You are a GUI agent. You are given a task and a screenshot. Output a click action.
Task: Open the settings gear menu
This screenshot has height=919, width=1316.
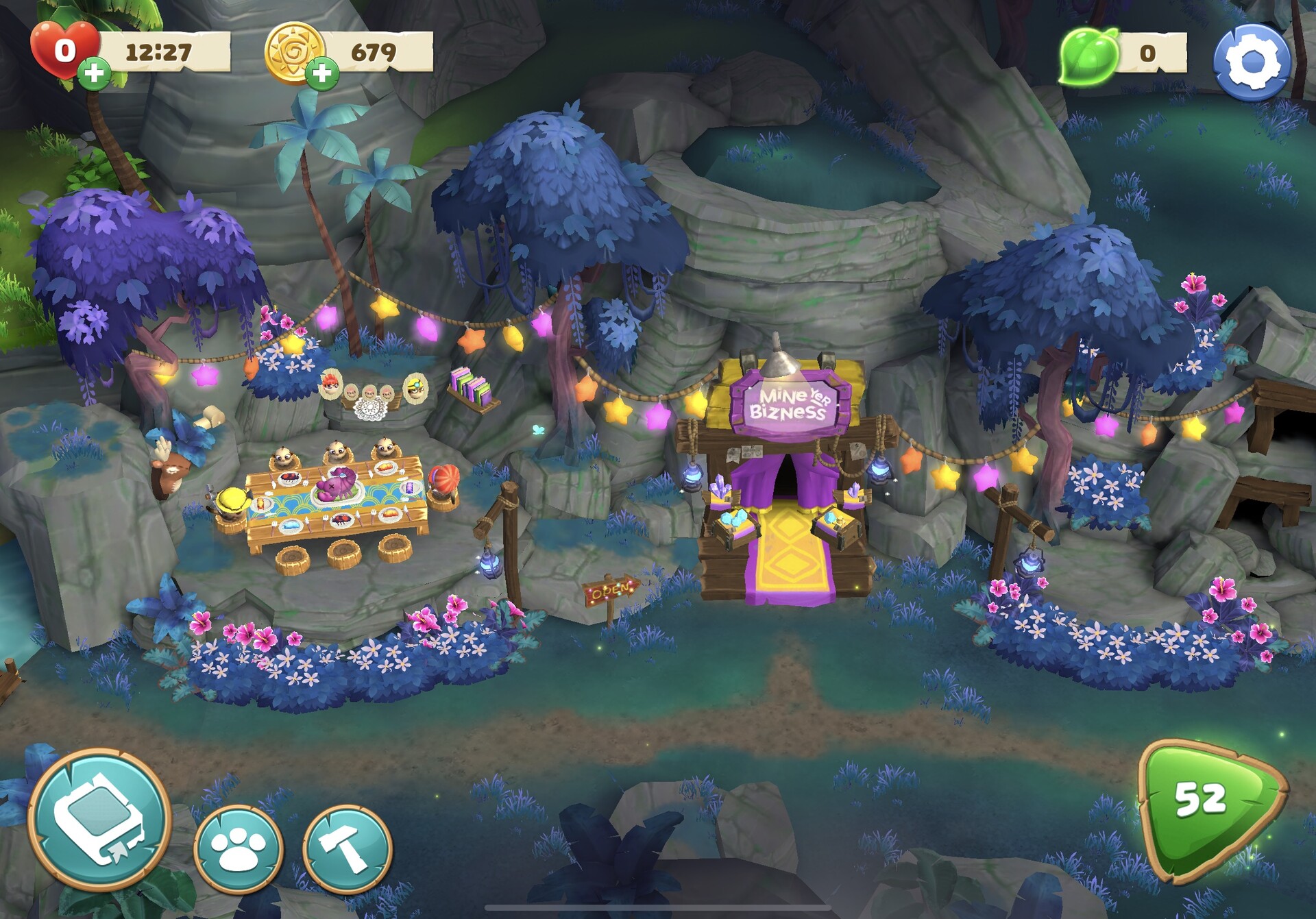[x=1252, y=62]
